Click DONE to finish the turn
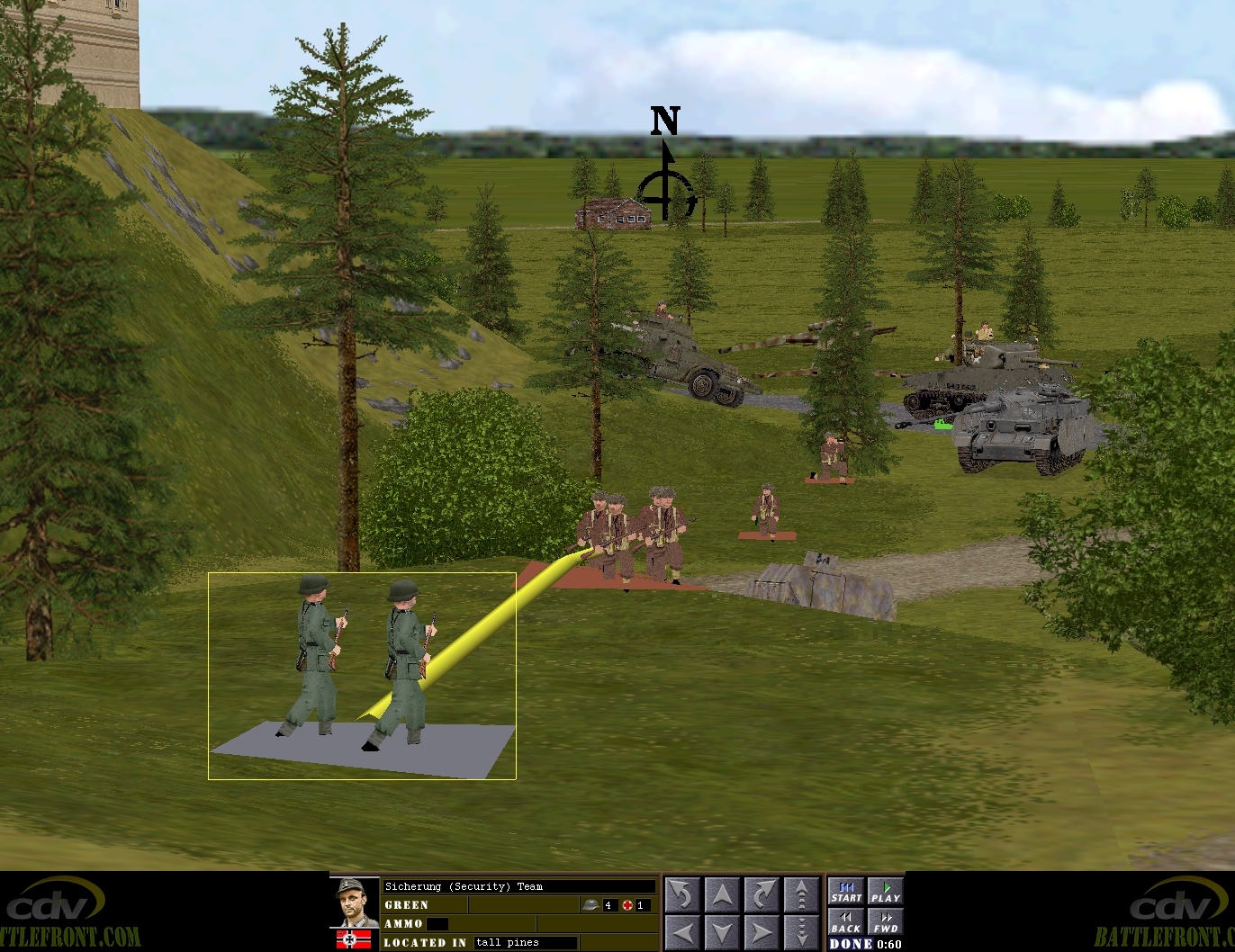 (851, 944)
